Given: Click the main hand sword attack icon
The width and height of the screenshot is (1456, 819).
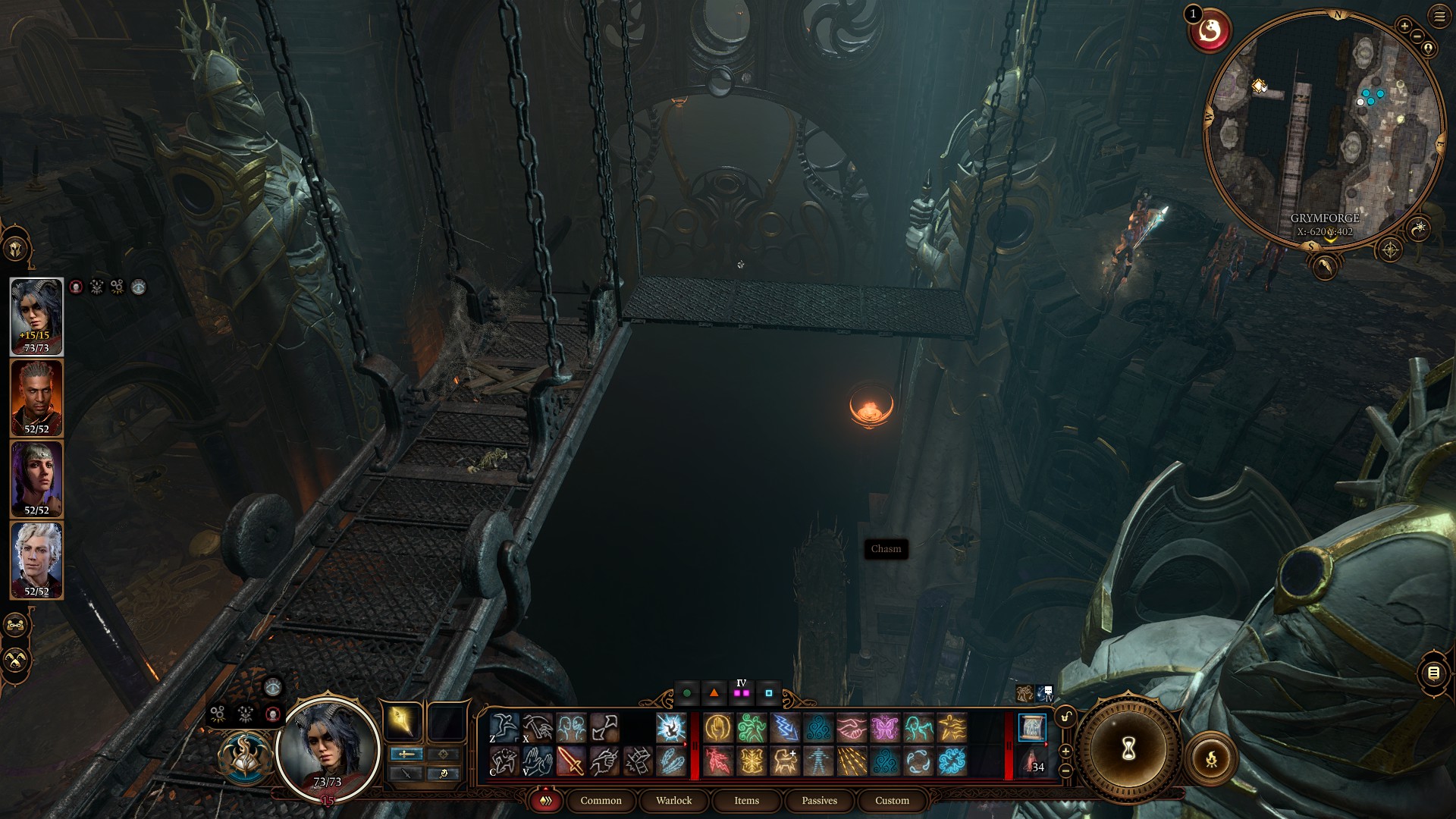Looking at the screenshot, I should 571,762.
